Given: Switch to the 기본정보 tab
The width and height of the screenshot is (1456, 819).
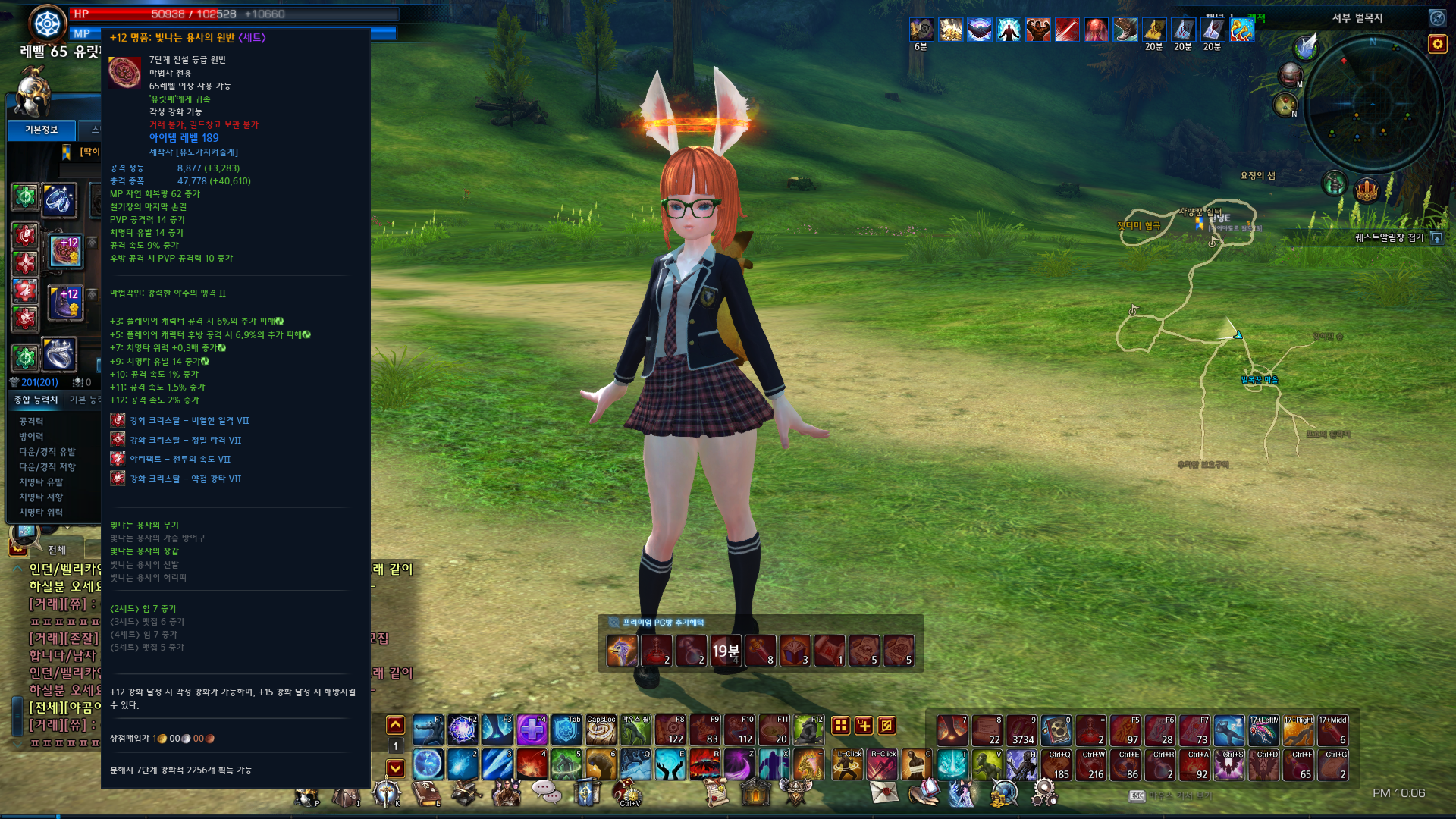Looking at the screenshot, I should (42, 130).
